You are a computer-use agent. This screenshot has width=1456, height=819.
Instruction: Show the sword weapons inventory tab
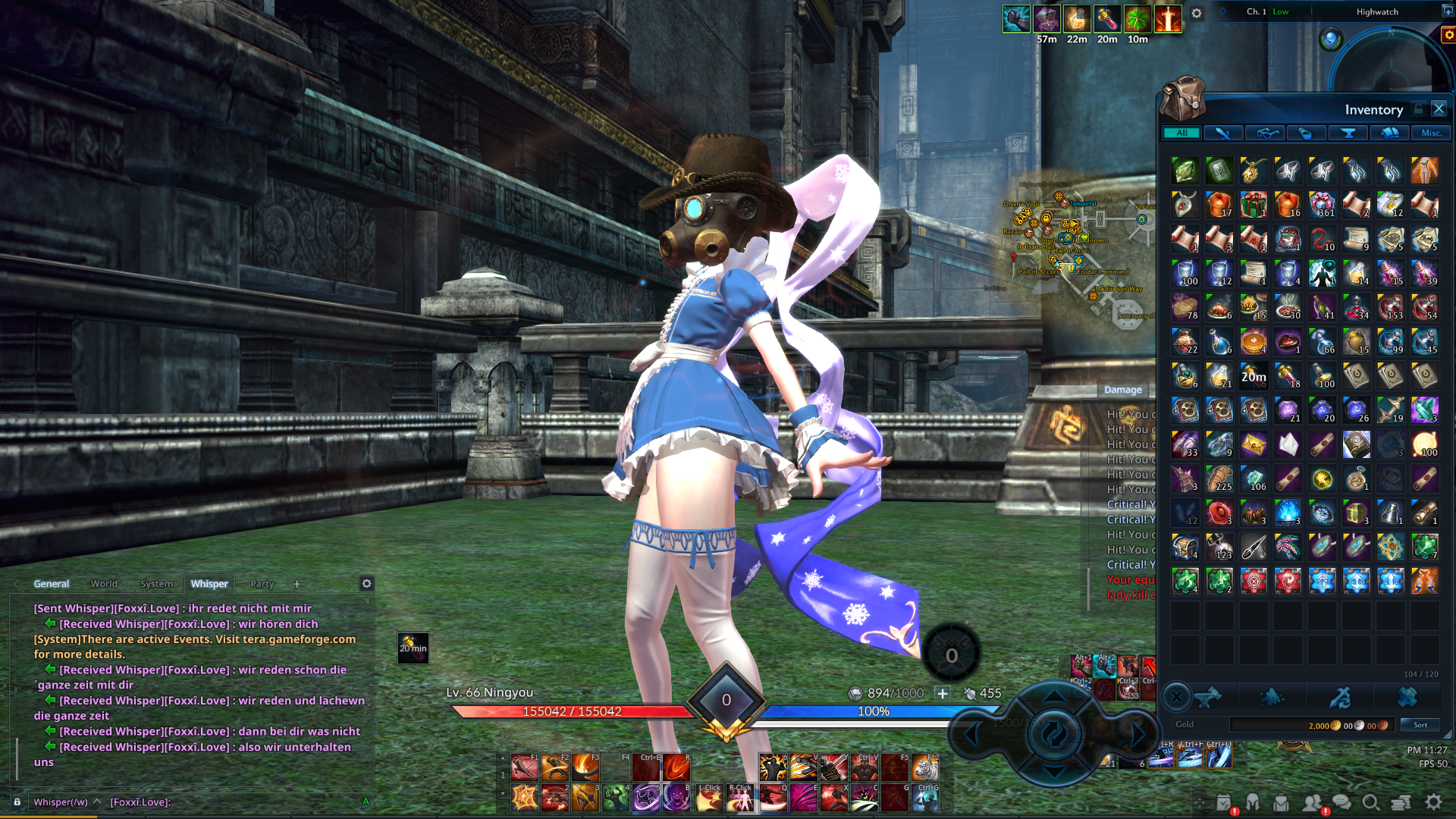[x=1222, y=133]
